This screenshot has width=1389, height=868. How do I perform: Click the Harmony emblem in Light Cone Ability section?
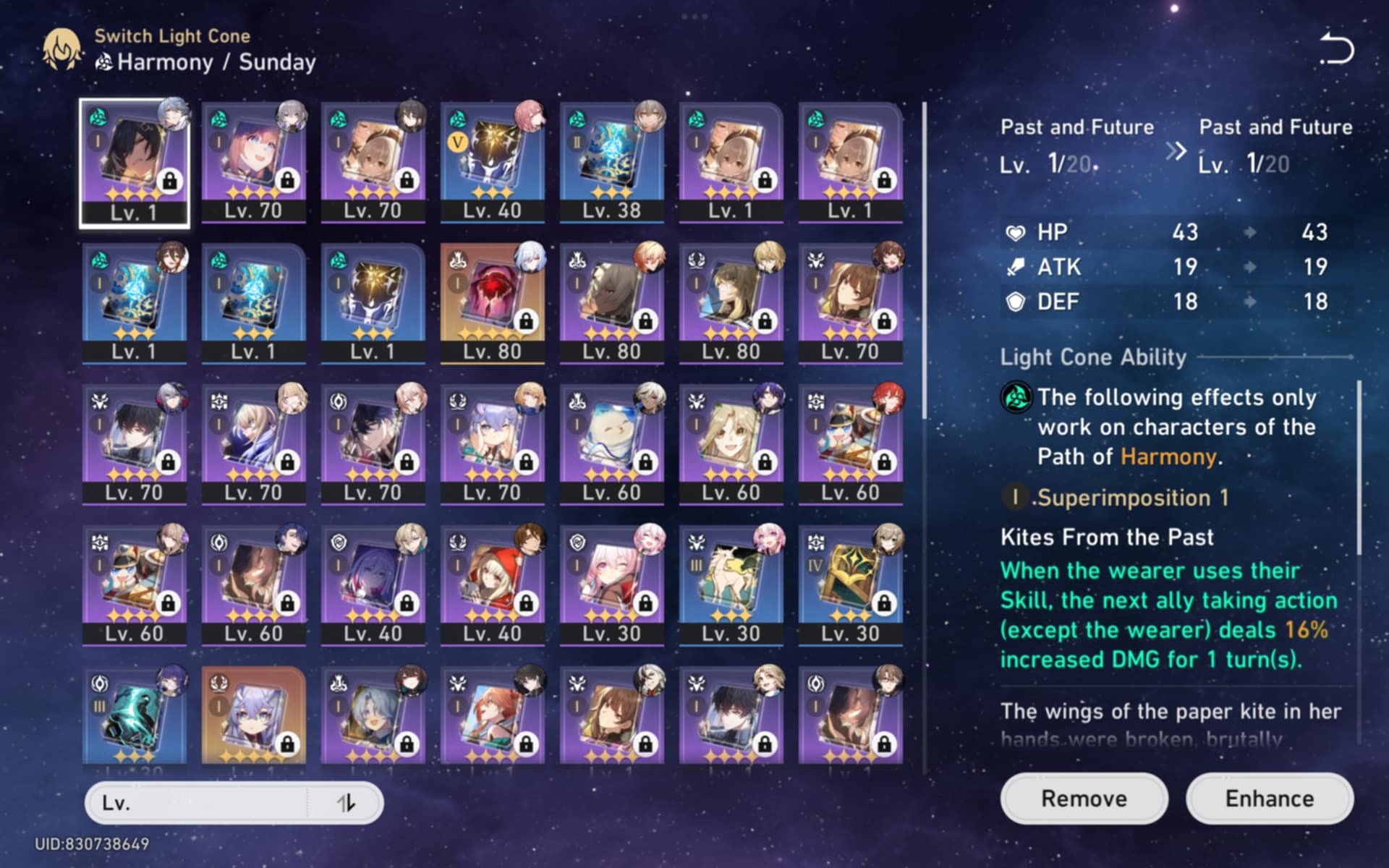[1016, 399]
